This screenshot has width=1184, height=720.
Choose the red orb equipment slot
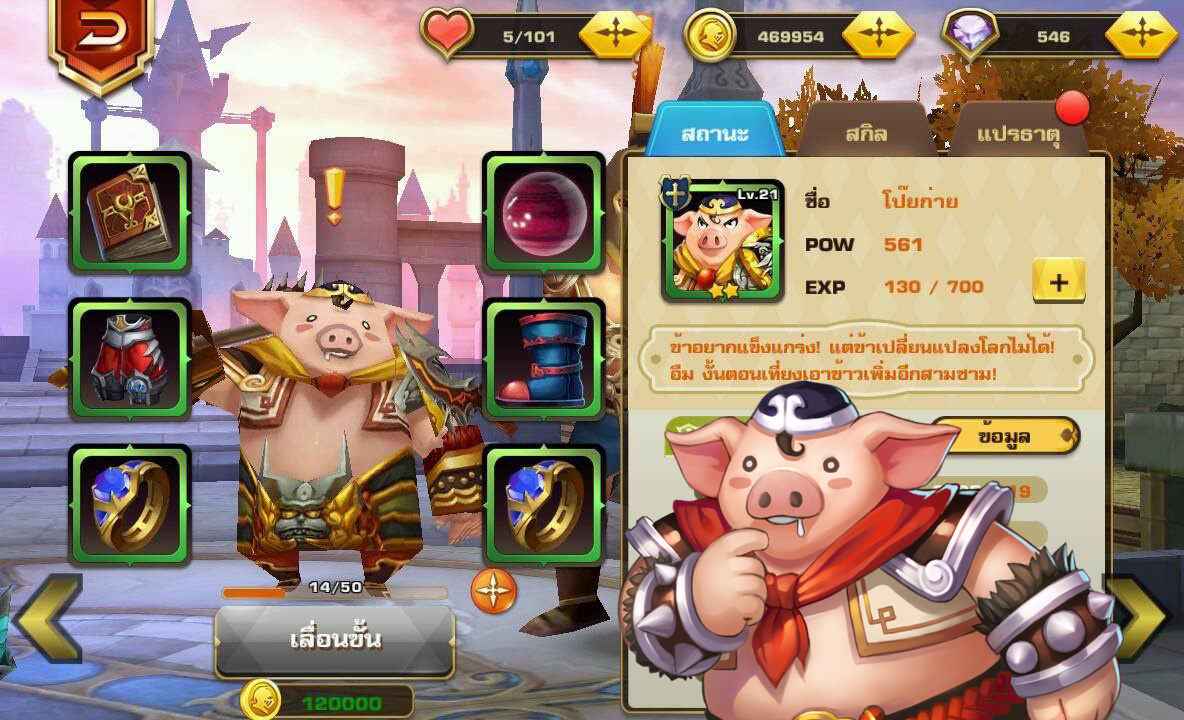pyautogui.click(x=544, y=212)
